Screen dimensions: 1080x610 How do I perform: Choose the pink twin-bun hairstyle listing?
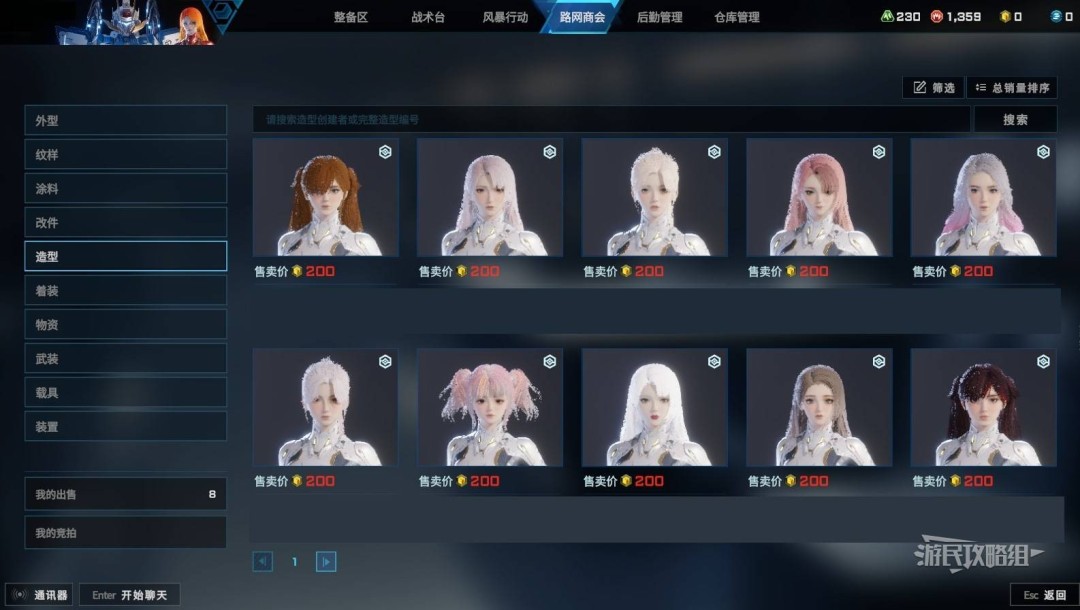(x=490, y=408)
